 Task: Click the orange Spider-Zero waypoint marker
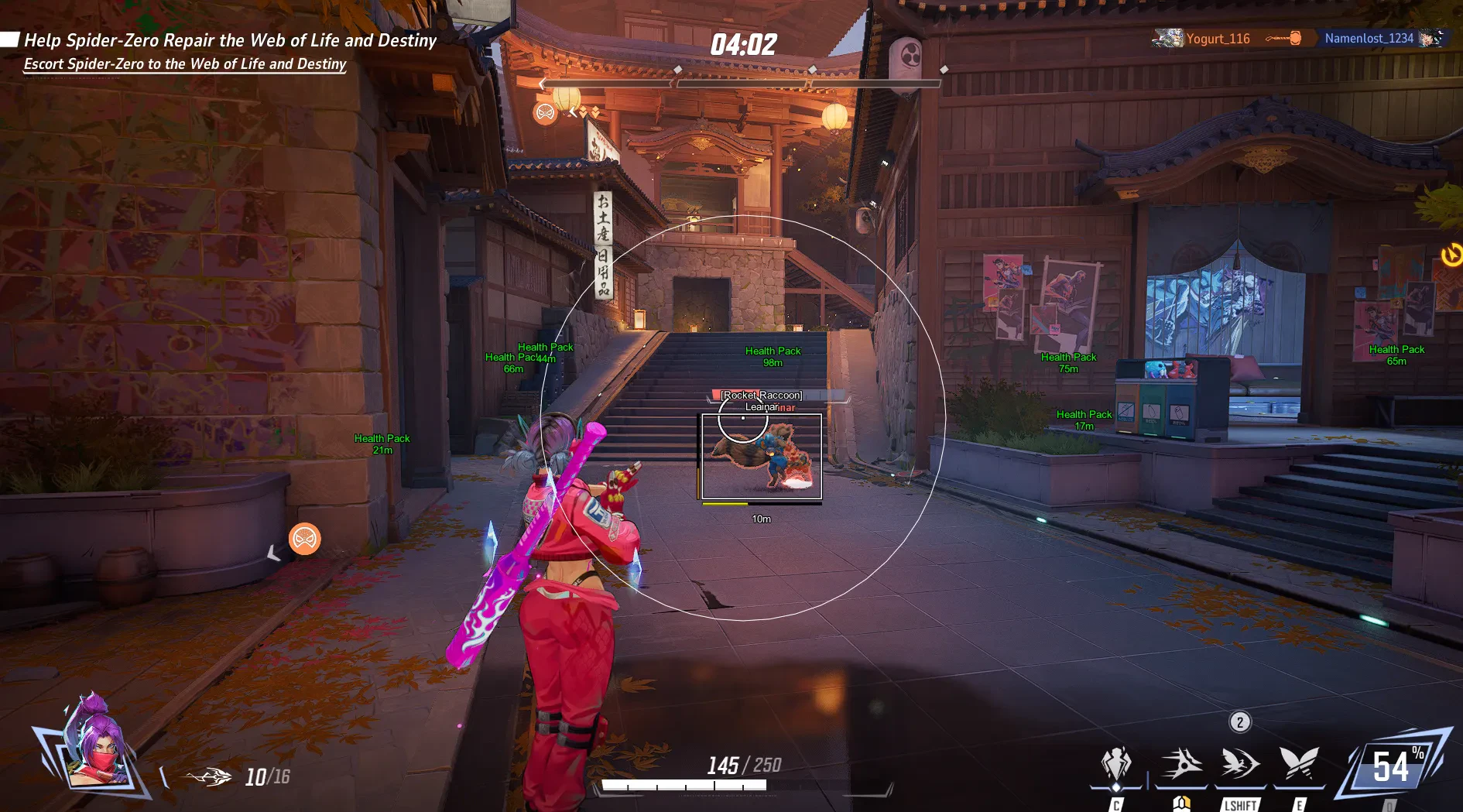304,539
